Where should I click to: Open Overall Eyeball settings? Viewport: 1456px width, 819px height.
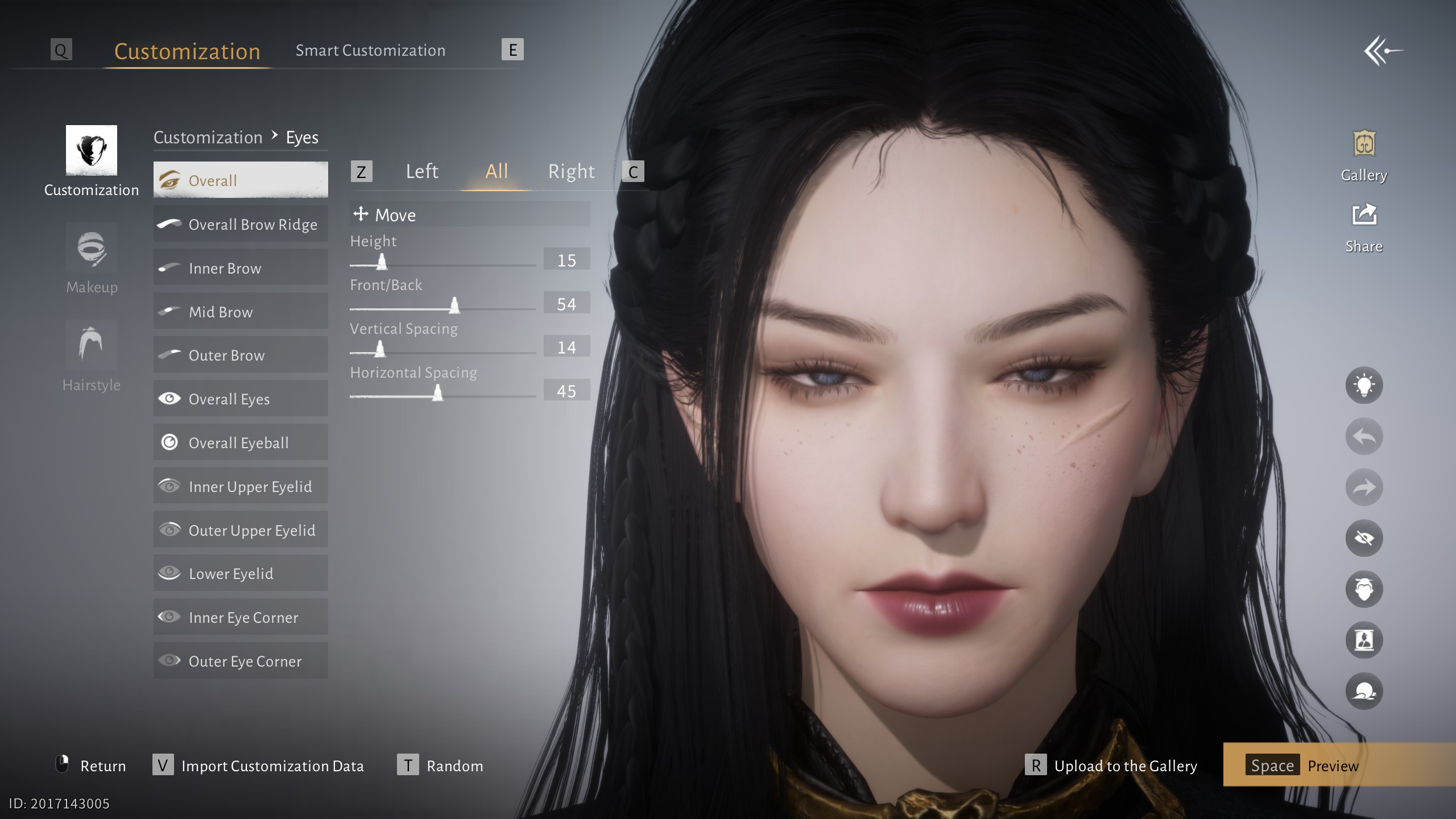(x=241, y=442)
